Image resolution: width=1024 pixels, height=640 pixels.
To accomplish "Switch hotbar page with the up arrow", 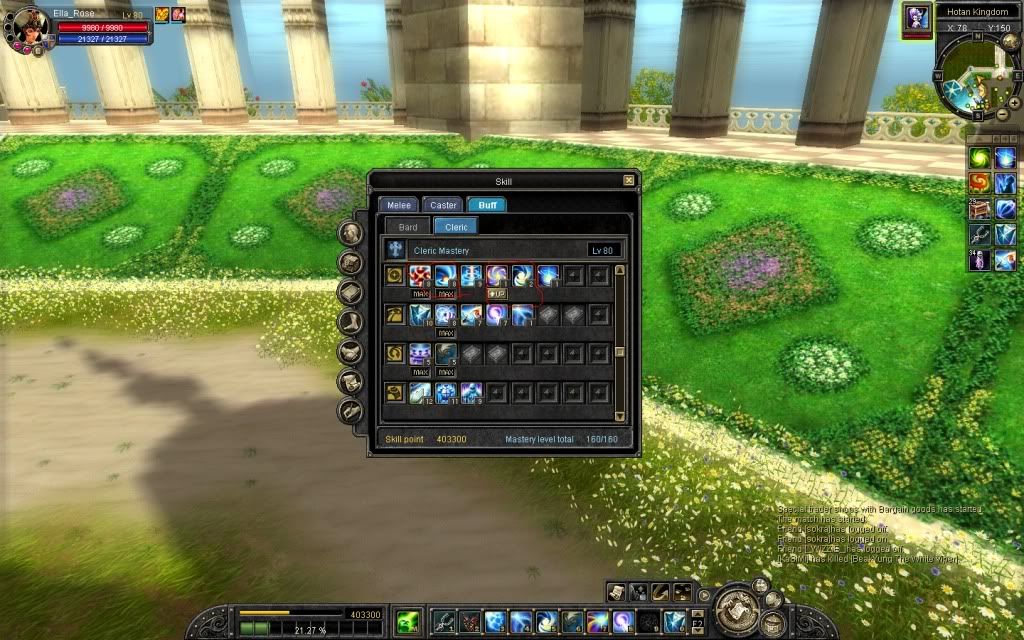I will pos(697,614).
